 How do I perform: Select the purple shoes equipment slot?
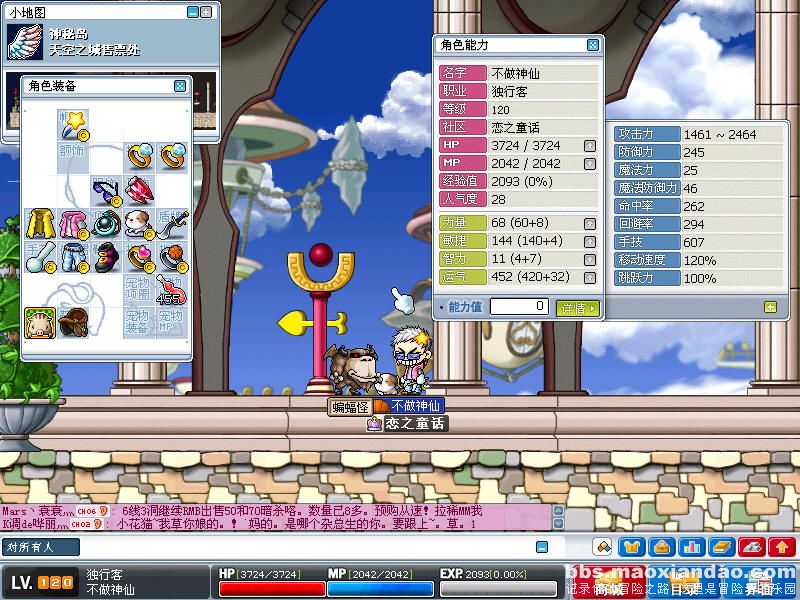click(x=106, y=257)
